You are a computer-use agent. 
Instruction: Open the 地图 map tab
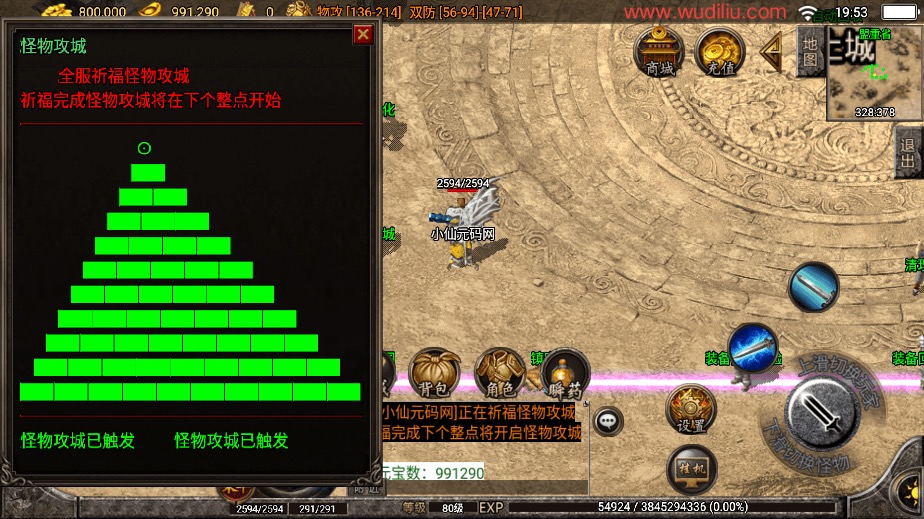pyautogui.click(x=811, y=49)
